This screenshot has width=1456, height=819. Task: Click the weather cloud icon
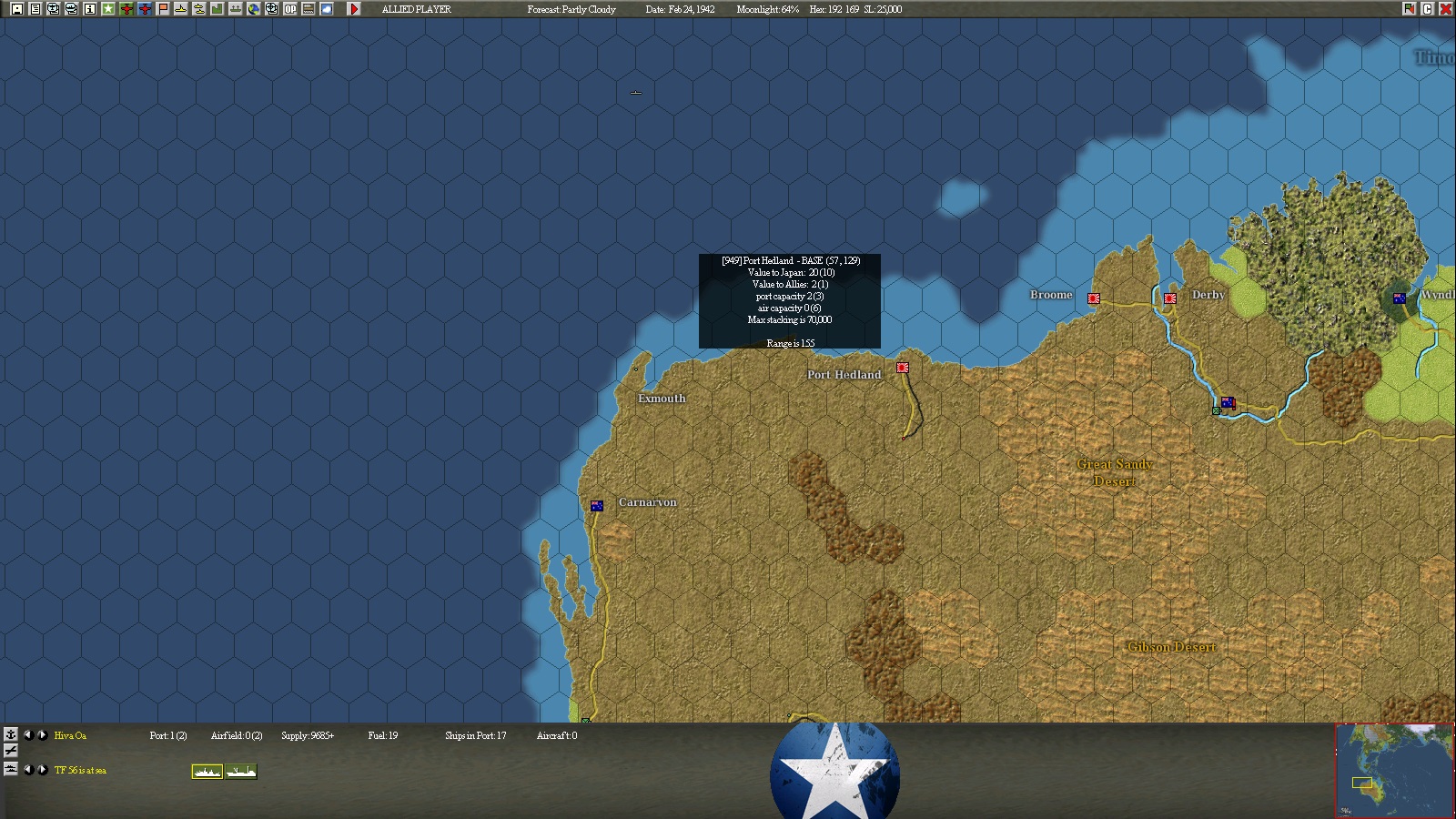326,9
